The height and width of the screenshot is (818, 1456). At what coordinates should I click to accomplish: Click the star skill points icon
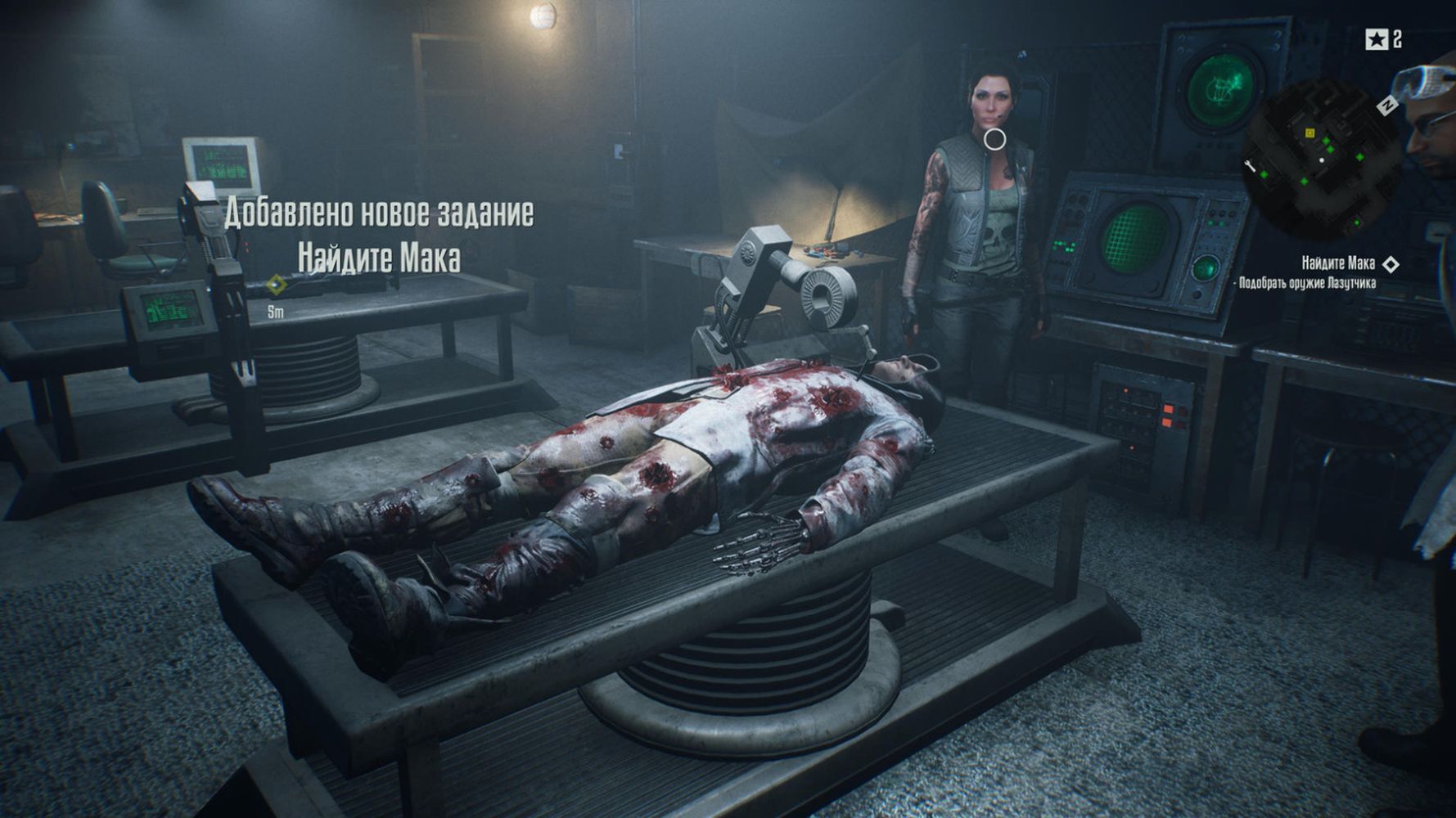[x=1375, y=38]
